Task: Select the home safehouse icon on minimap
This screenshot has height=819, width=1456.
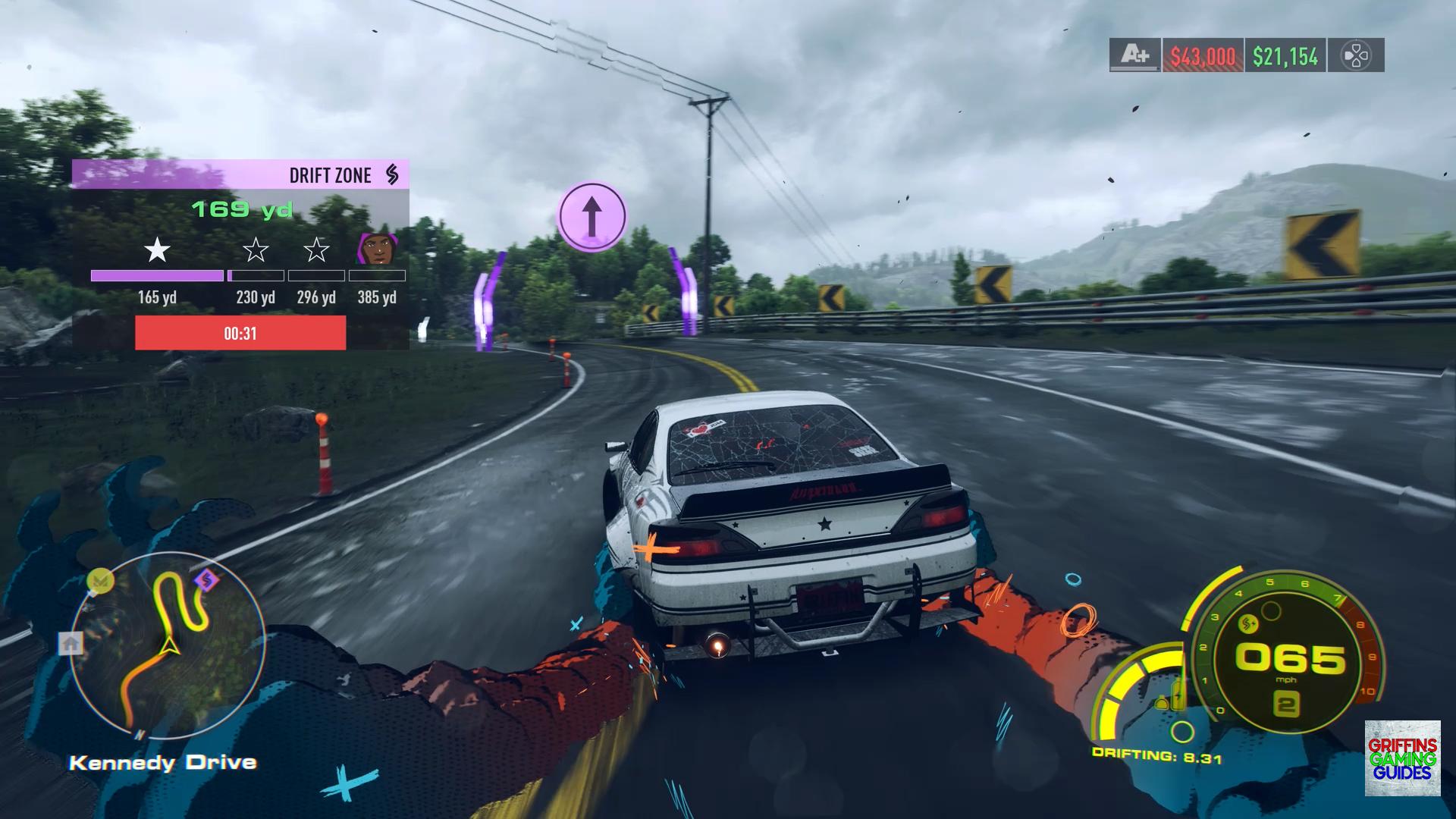Action: pyautogui.click(x=71, y=644)
